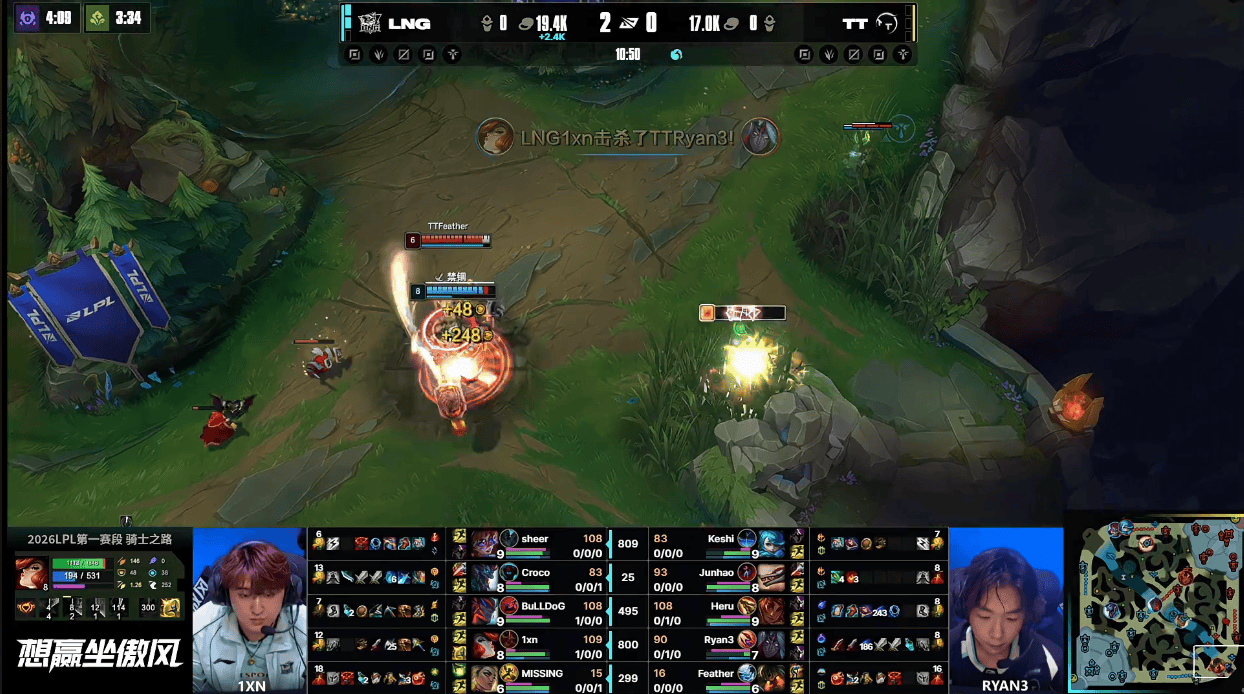Viewport: 1244px width, 694px height.
Task: Click the heart-shaped passive icon in the ability bar
Action: click(23, 607)
